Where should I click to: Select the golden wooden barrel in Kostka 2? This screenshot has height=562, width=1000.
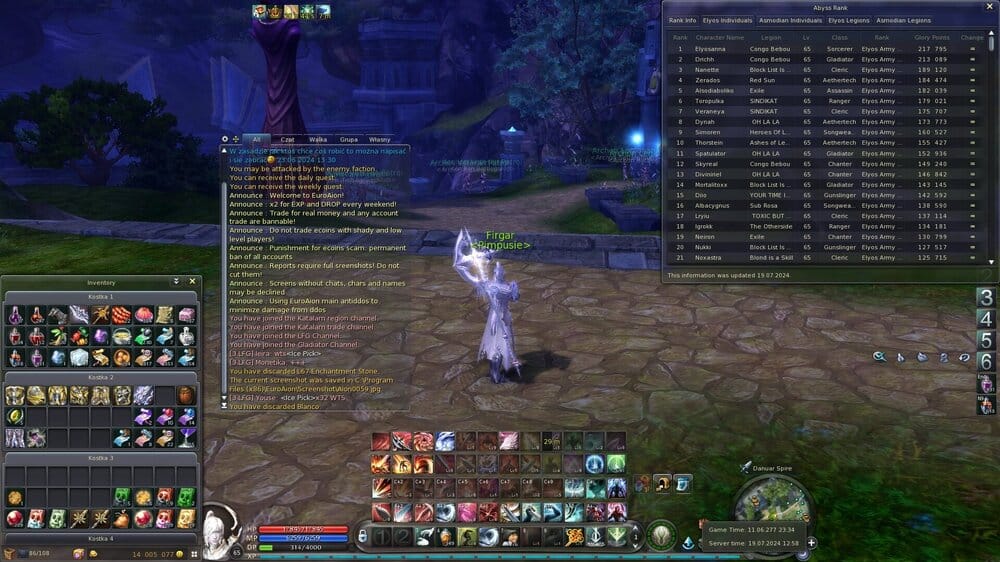(x=187, y=395)
